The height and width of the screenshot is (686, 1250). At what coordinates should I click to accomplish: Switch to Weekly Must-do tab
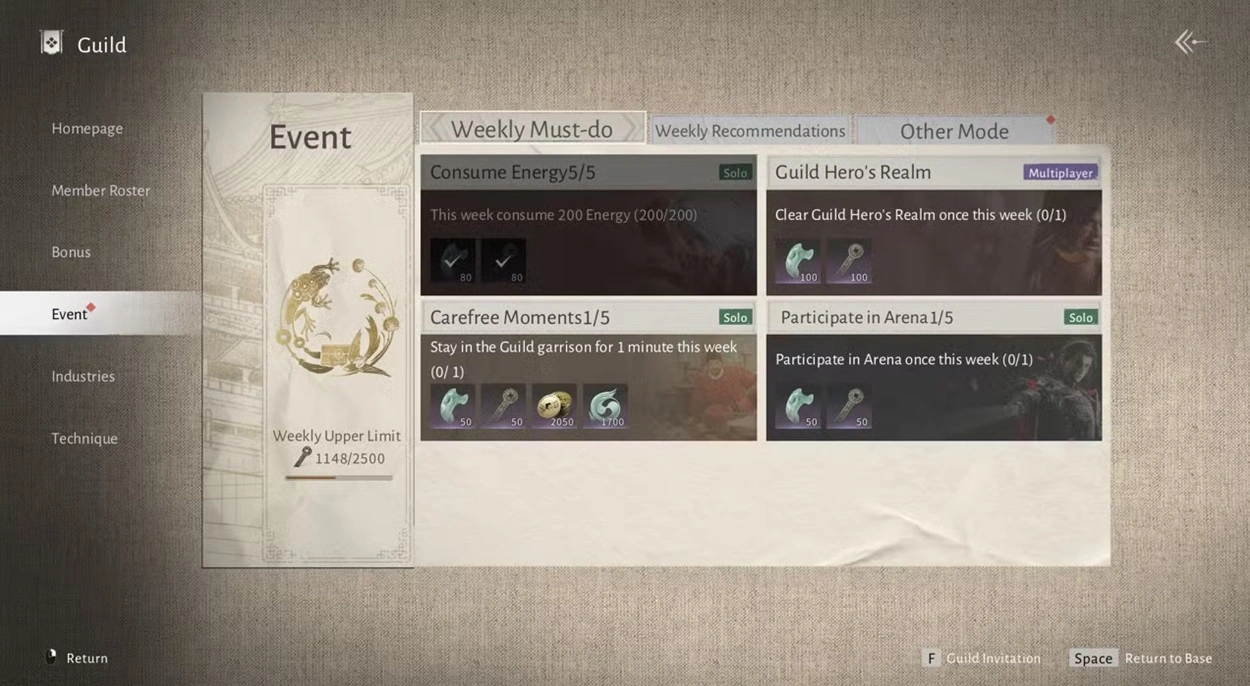point(531,129)
